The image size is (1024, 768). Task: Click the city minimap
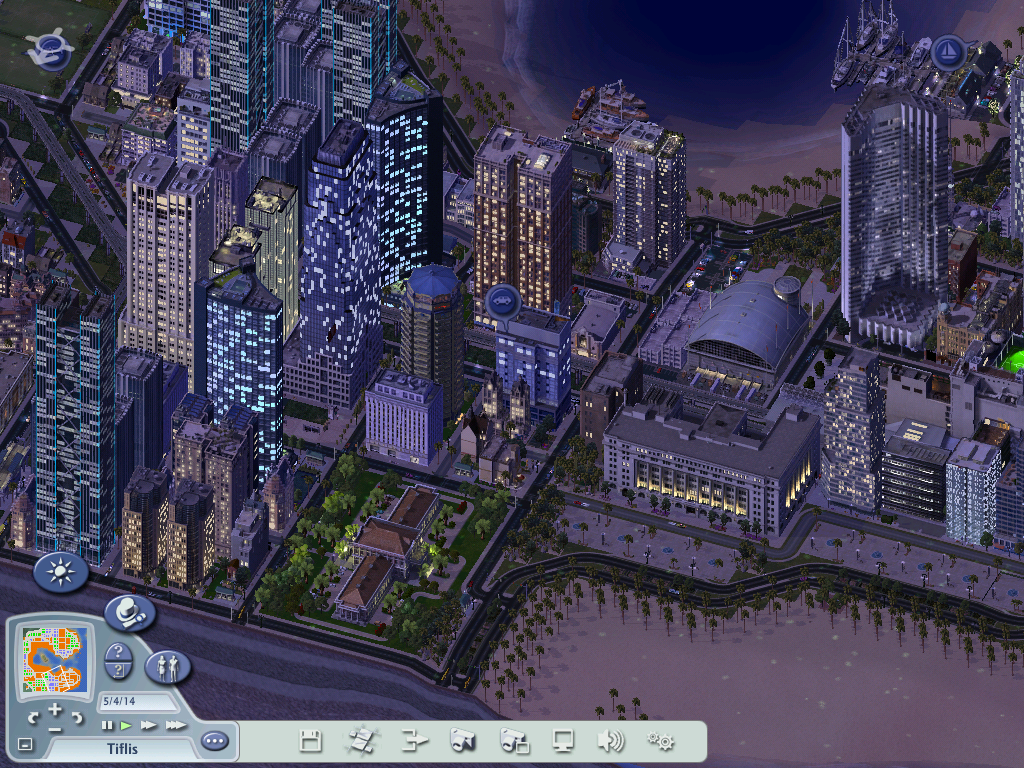[56, 660]
